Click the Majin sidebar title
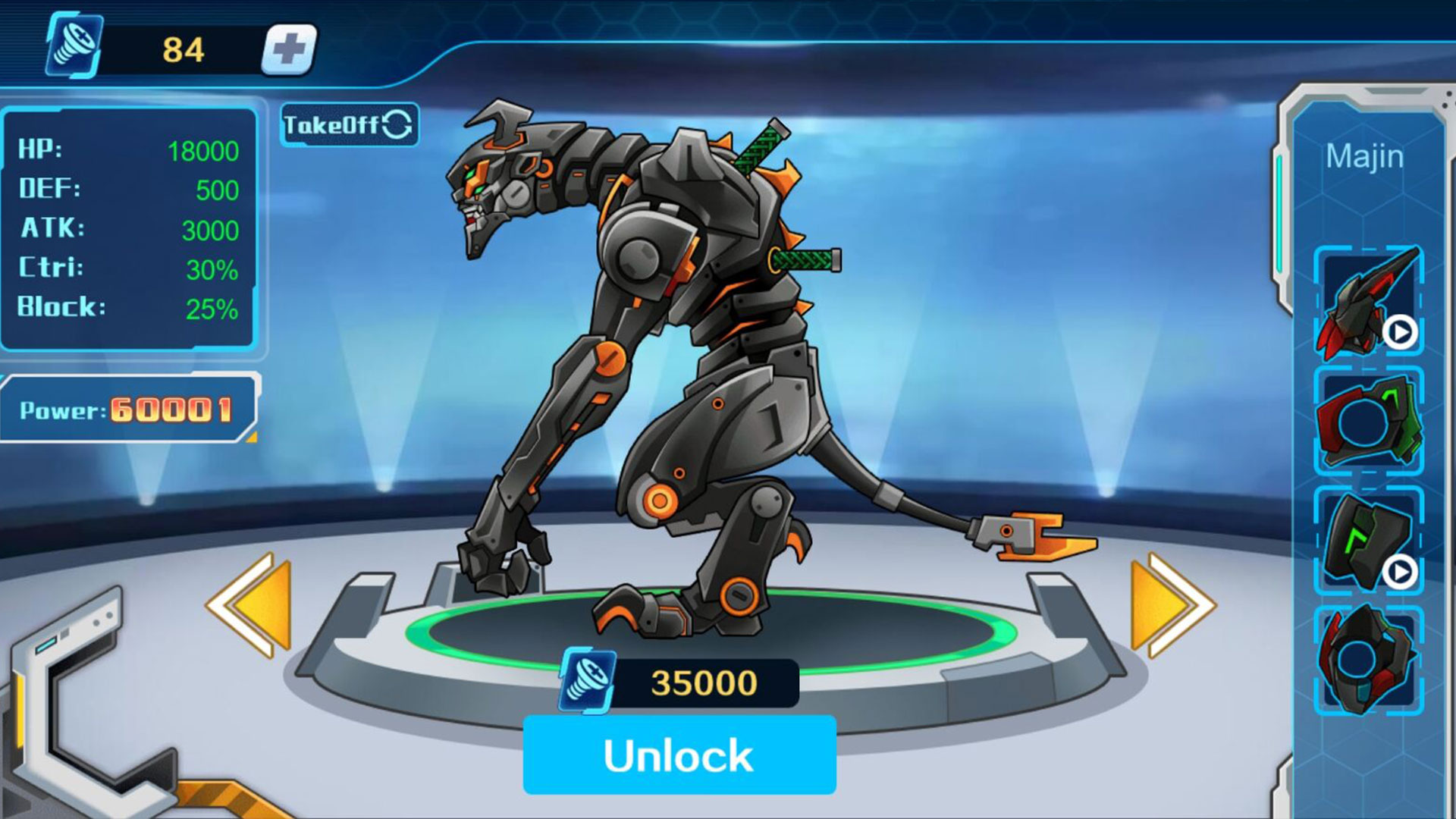Screen dimensions: 1456x819 (1365, 157)
